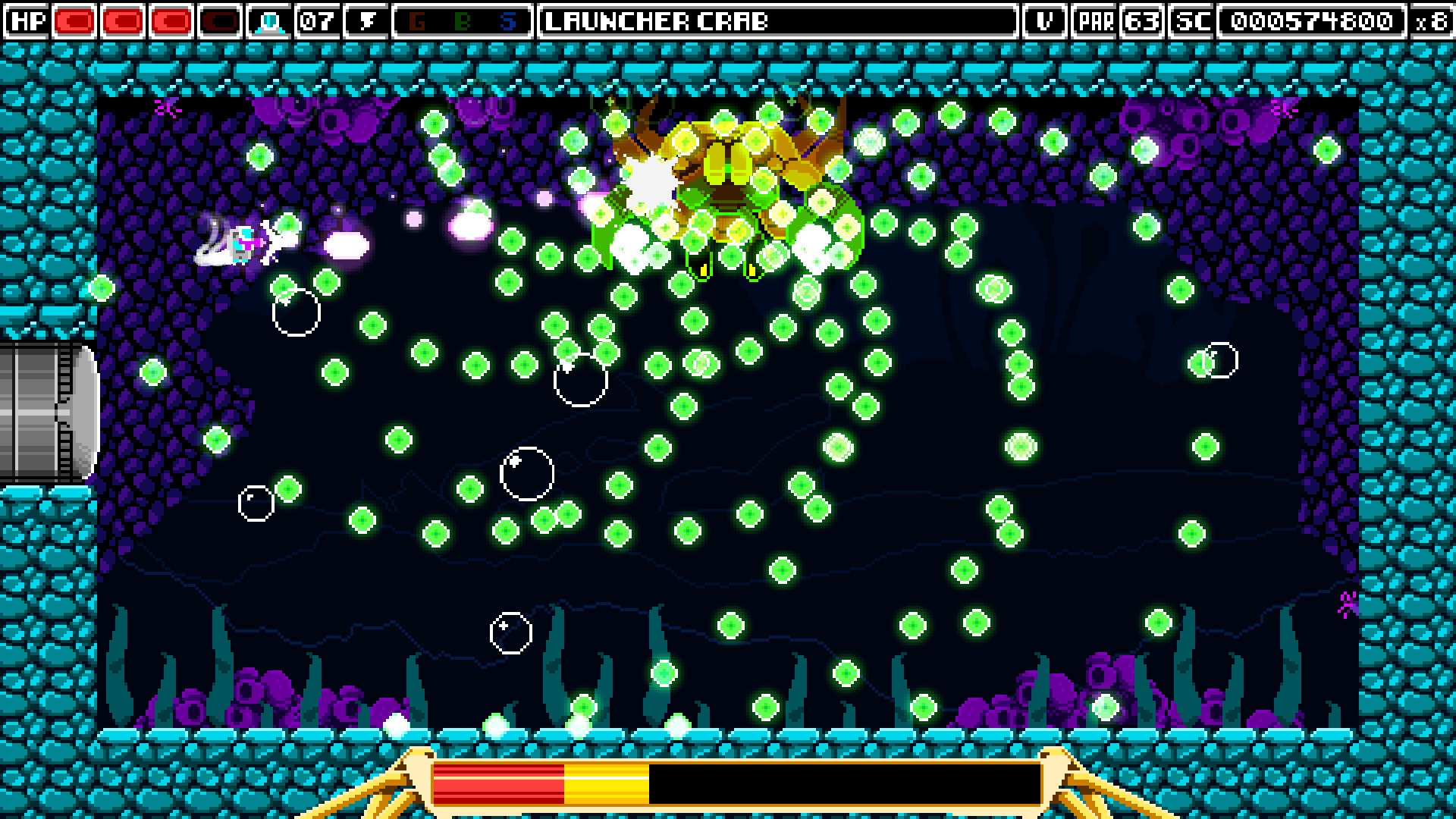
Task: Click the player ship lives icon
Action: pos(270,21)
